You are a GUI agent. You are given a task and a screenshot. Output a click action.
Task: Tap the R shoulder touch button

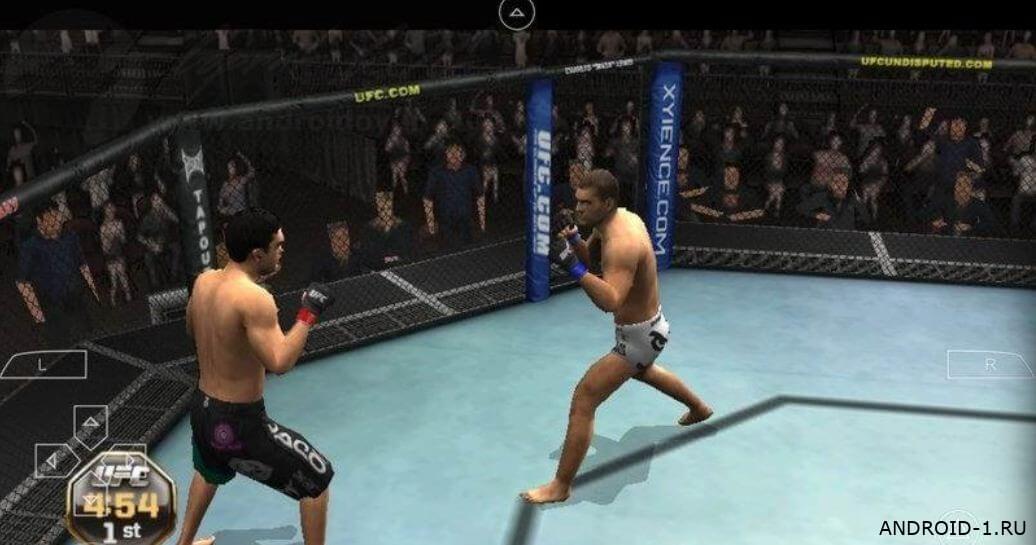click(x=989, y=364)
